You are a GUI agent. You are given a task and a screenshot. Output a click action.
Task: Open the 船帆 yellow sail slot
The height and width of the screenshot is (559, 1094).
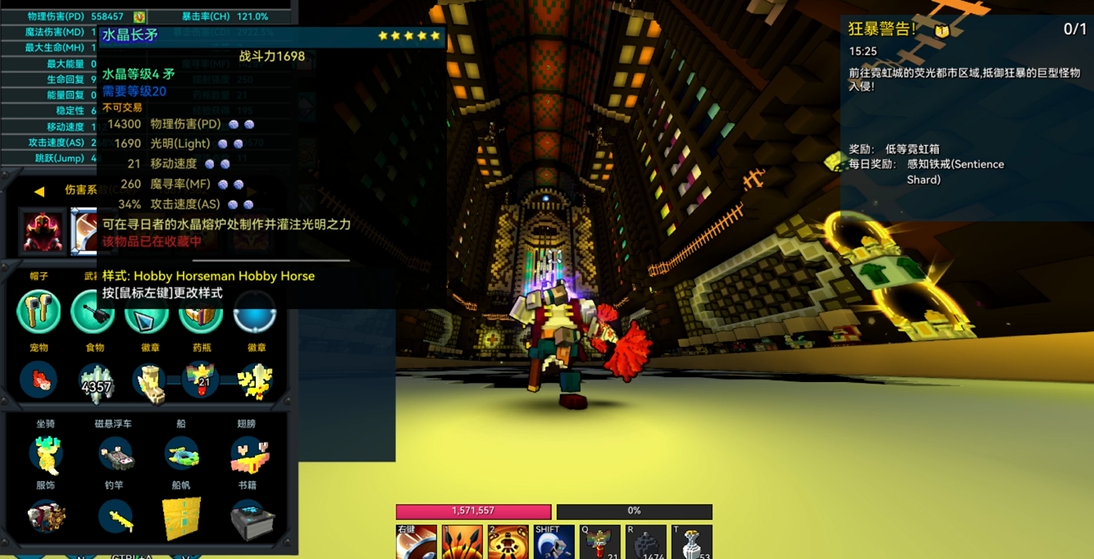tap(182, 518)
